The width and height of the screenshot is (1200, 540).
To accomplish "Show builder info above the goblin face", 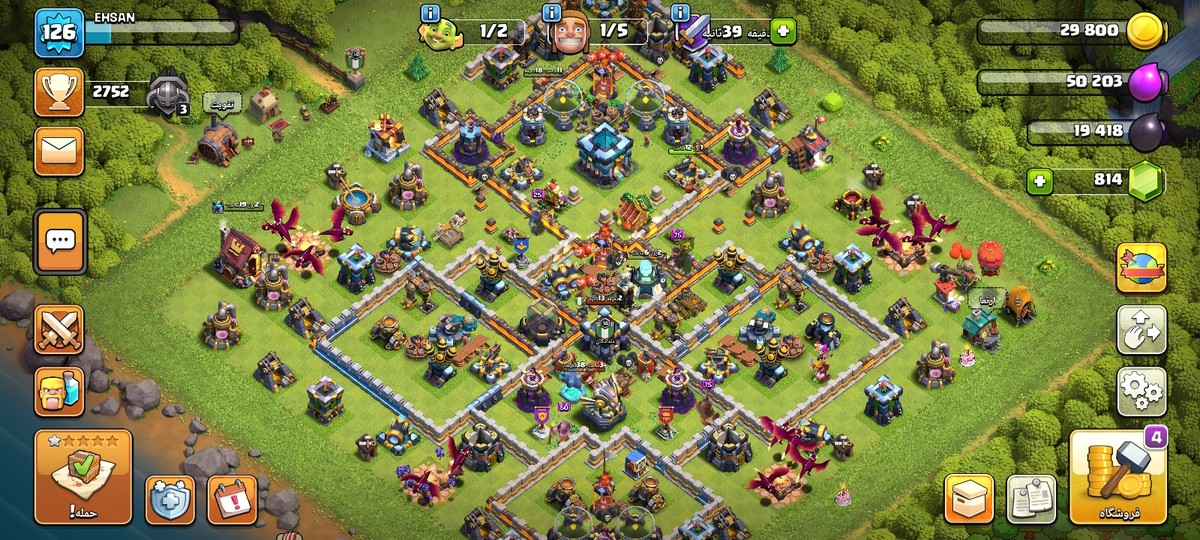I will click(431, 13).
